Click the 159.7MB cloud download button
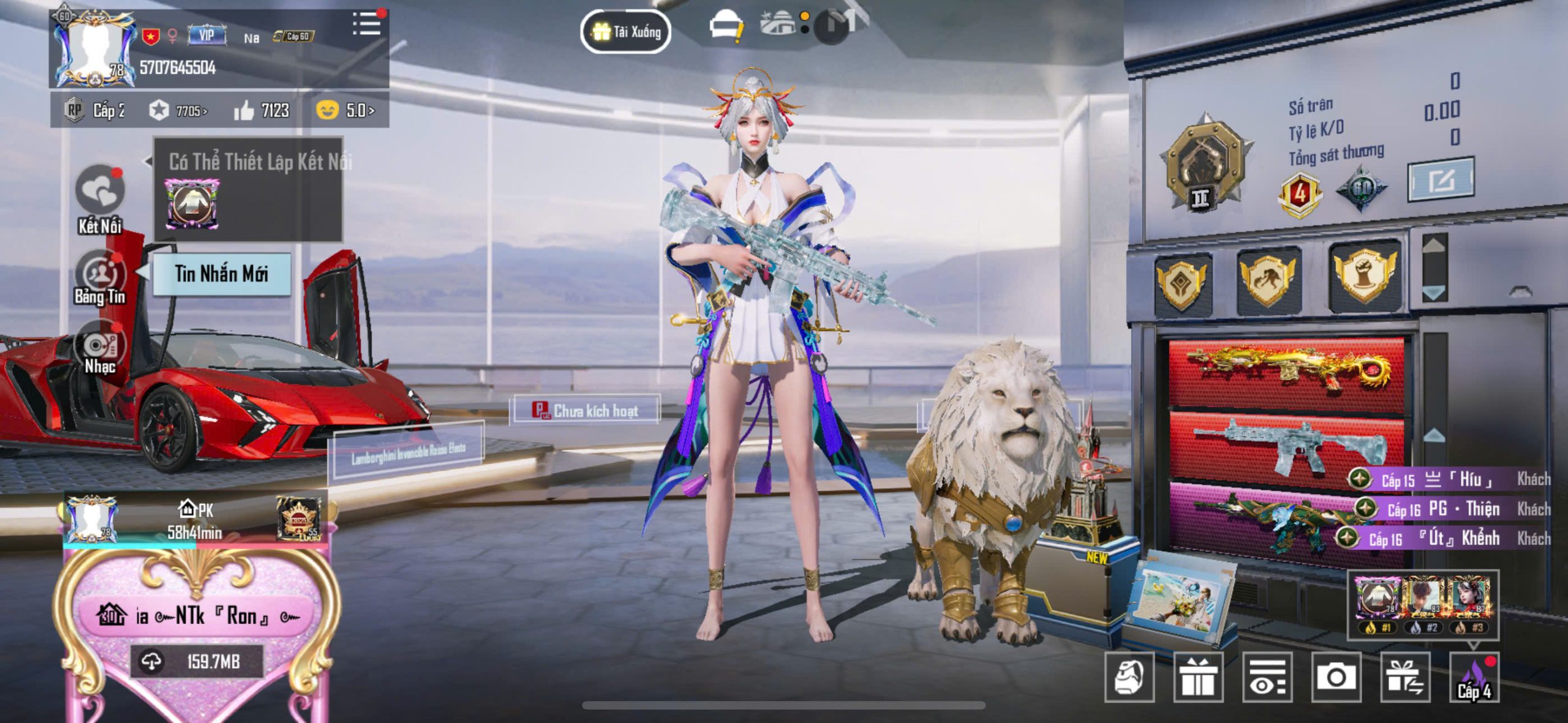The image size is (1568, 723). pyautogui.click(x=197, y=661)
